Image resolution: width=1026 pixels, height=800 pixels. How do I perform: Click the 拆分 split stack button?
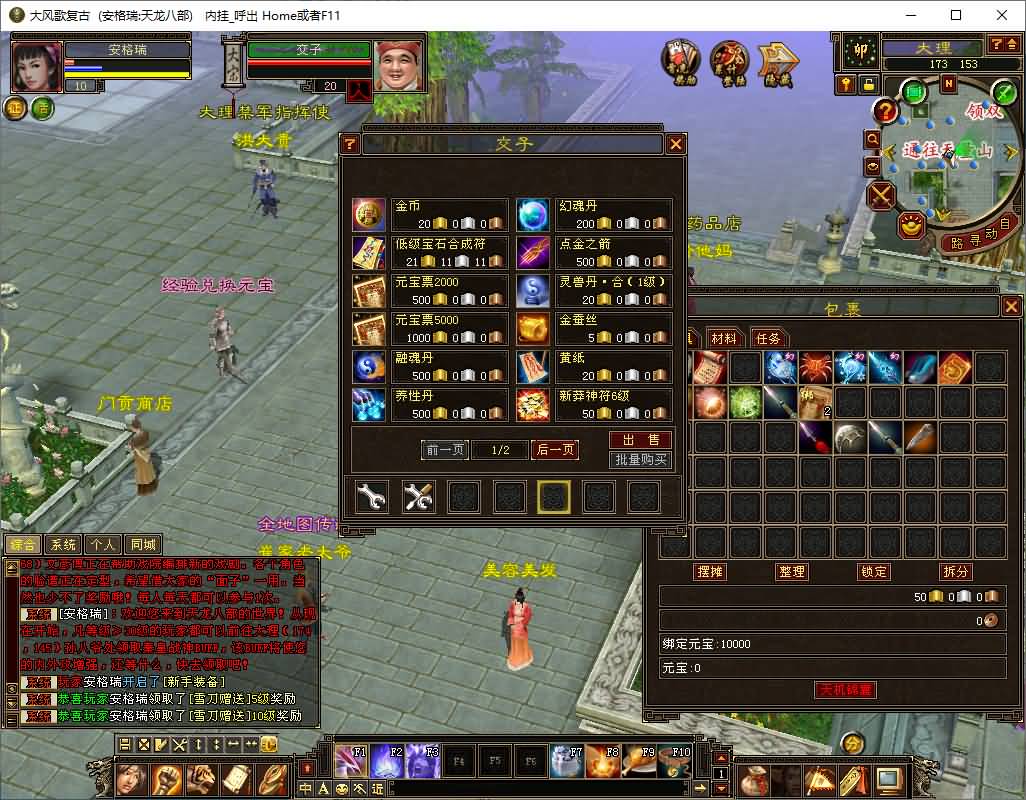coord(956,571)
